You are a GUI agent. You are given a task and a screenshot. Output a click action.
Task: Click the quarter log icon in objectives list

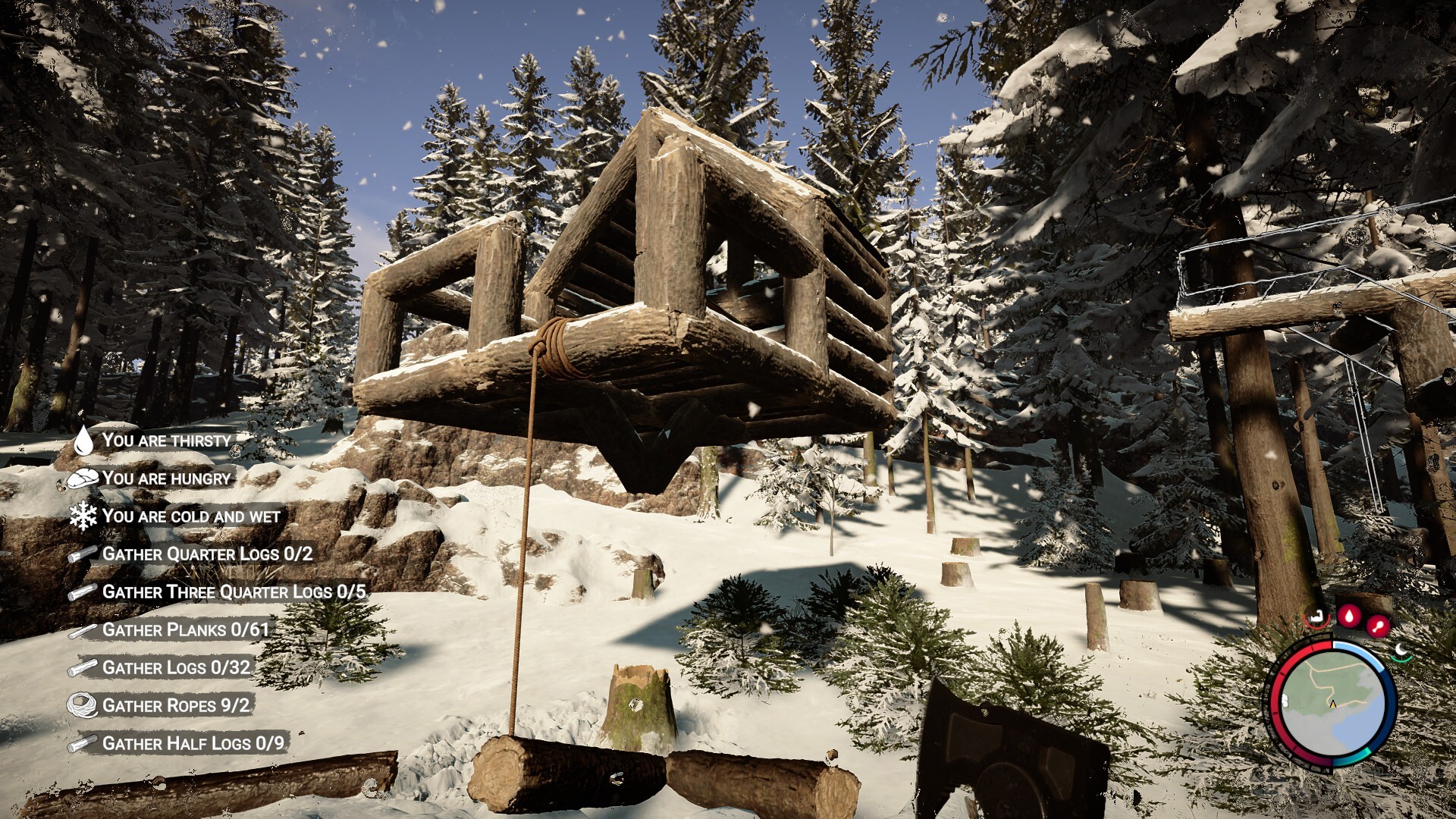(x=82, y=553)
